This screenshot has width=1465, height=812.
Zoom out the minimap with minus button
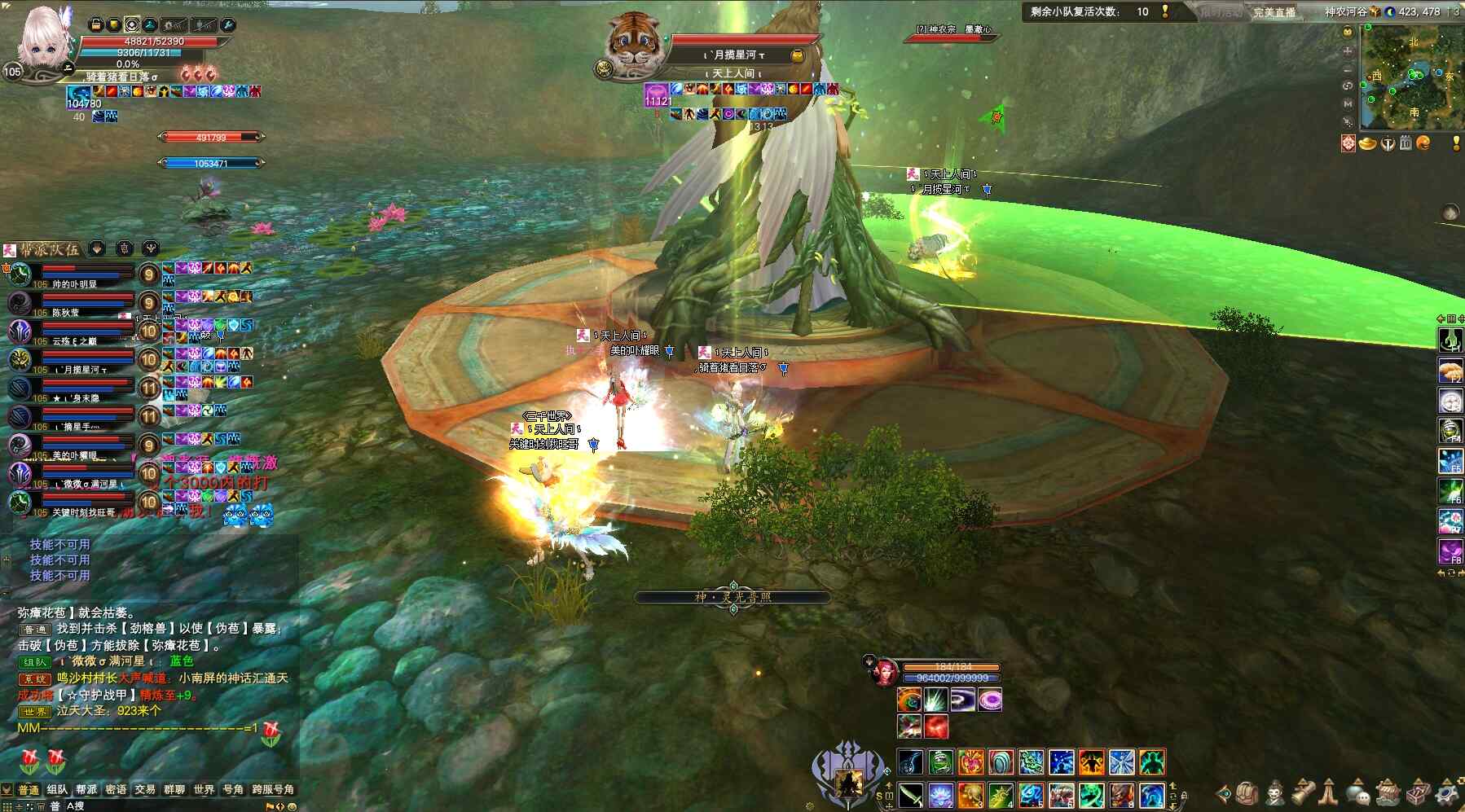[1348, 68]
